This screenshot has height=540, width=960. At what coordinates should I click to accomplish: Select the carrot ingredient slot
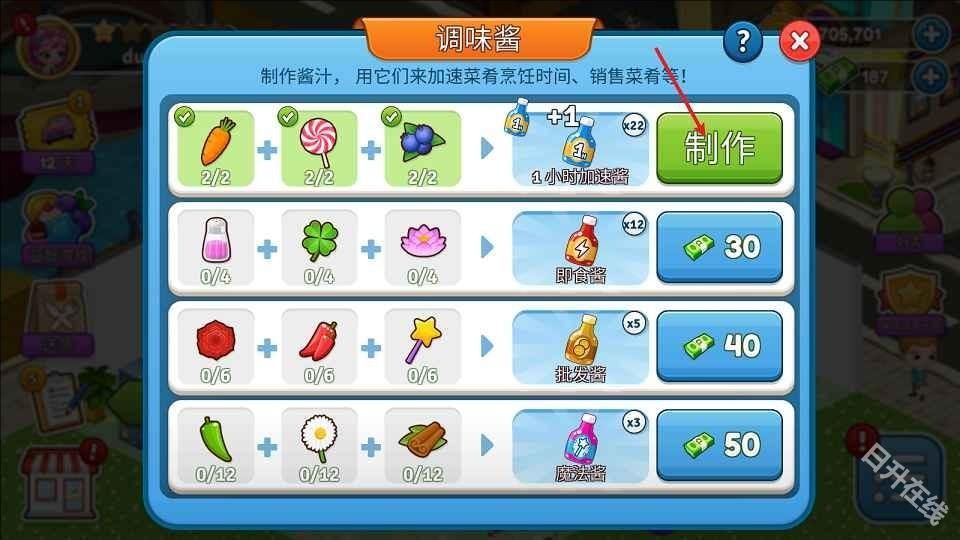[x=216, y=148]
